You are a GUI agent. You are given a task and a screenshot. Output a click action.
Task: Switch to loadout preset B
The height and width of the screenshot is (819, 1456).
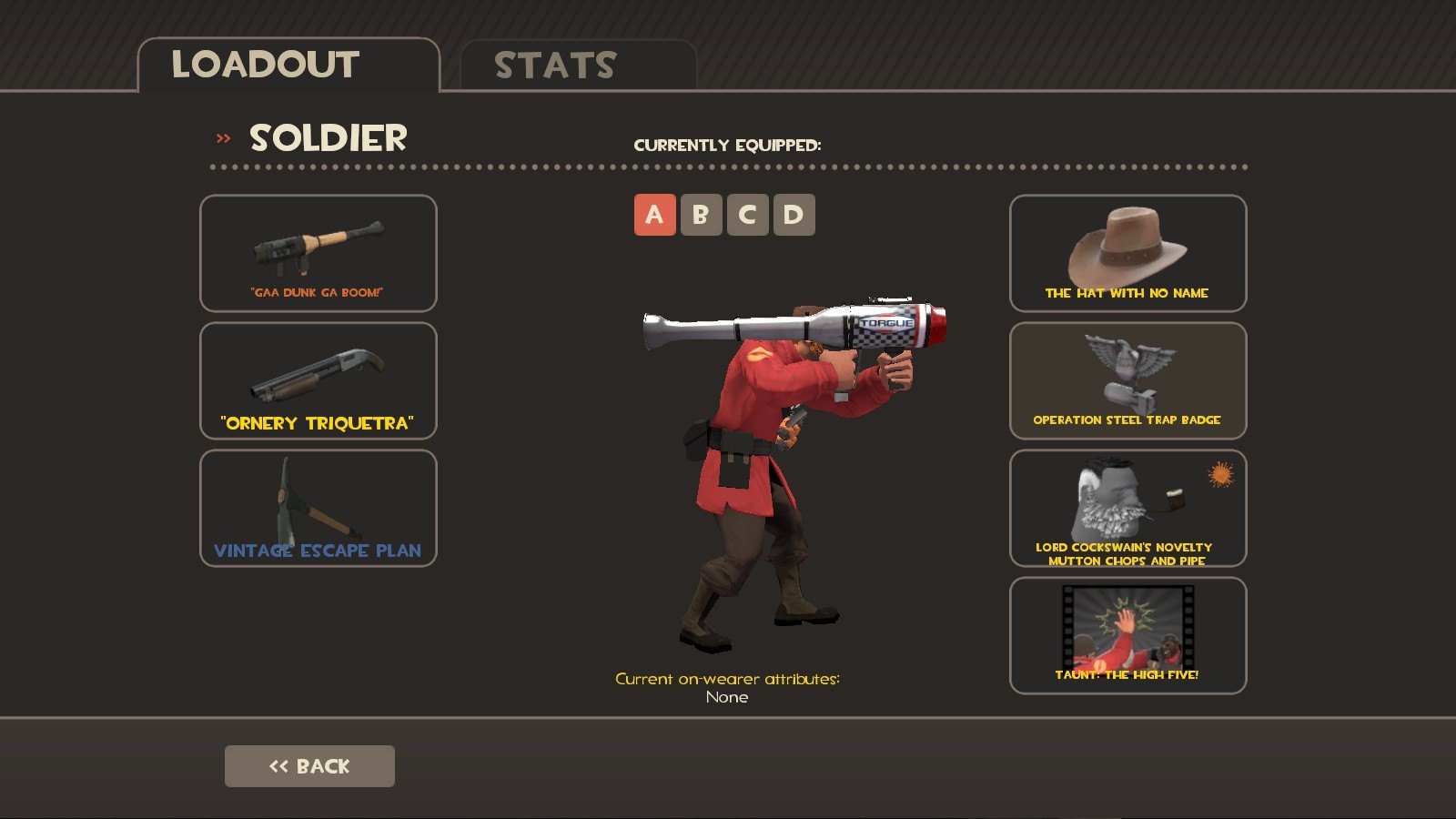(x=701, y=215)
